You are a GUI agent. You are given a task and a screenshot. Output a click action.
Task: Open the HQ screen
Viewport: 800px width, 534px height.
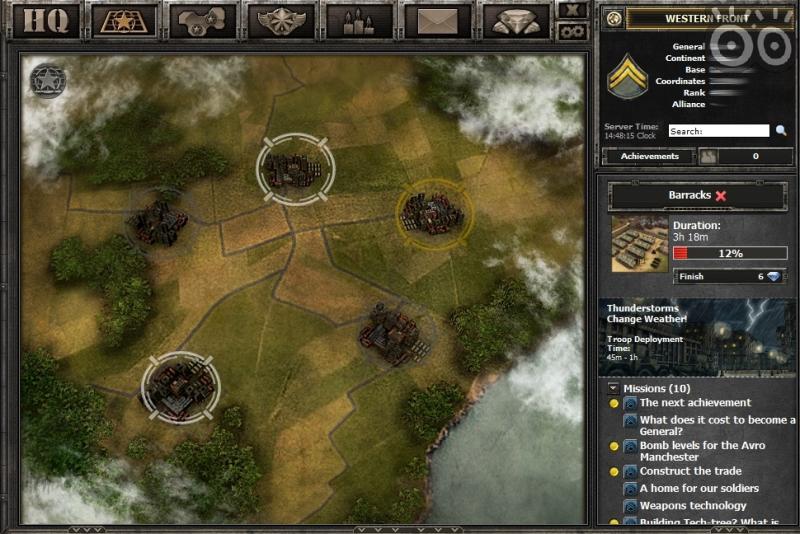pos(44,20)
